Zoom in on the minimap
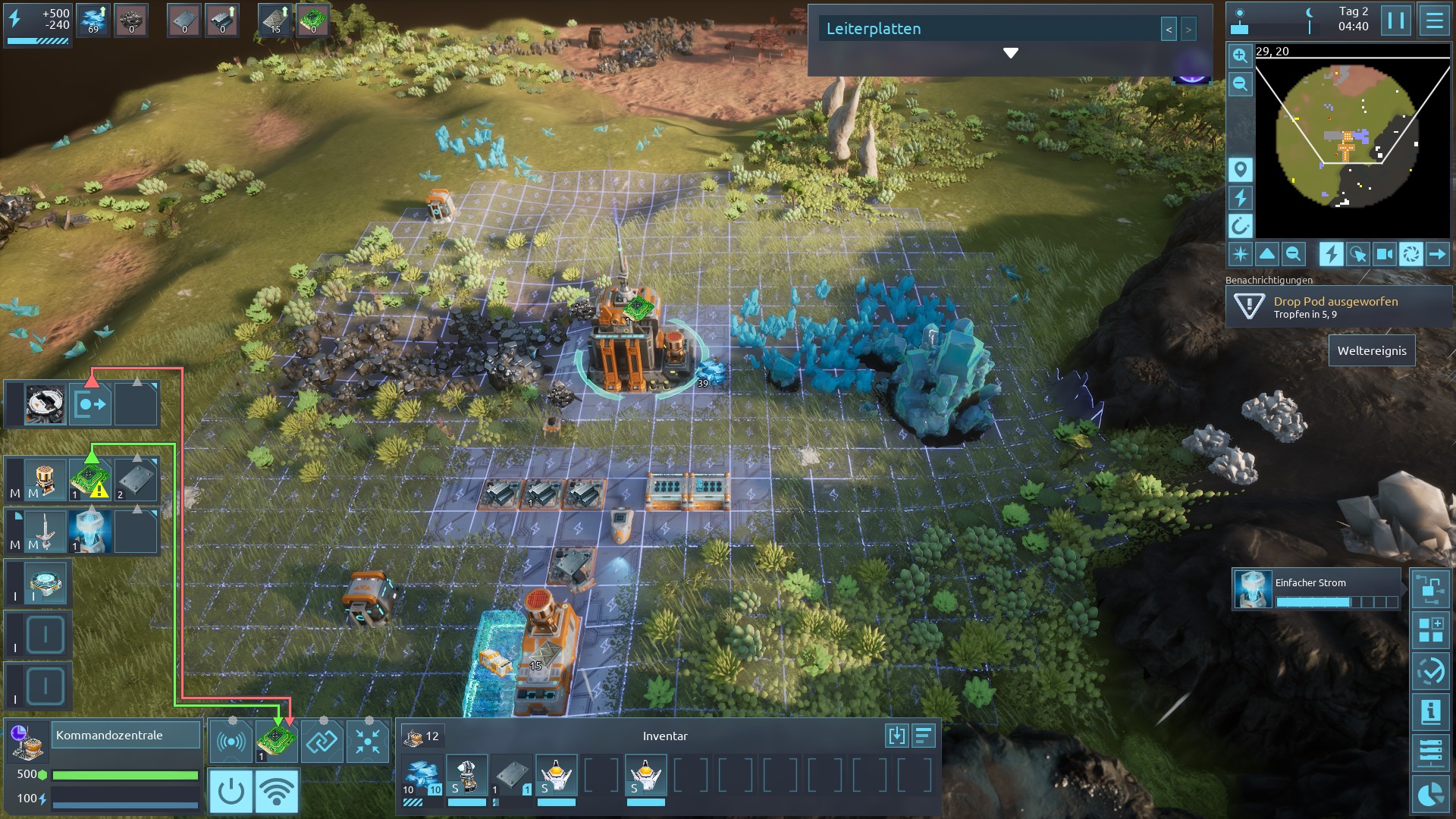The height and width of the screenshot is (819, 1456). [1240, 55]
